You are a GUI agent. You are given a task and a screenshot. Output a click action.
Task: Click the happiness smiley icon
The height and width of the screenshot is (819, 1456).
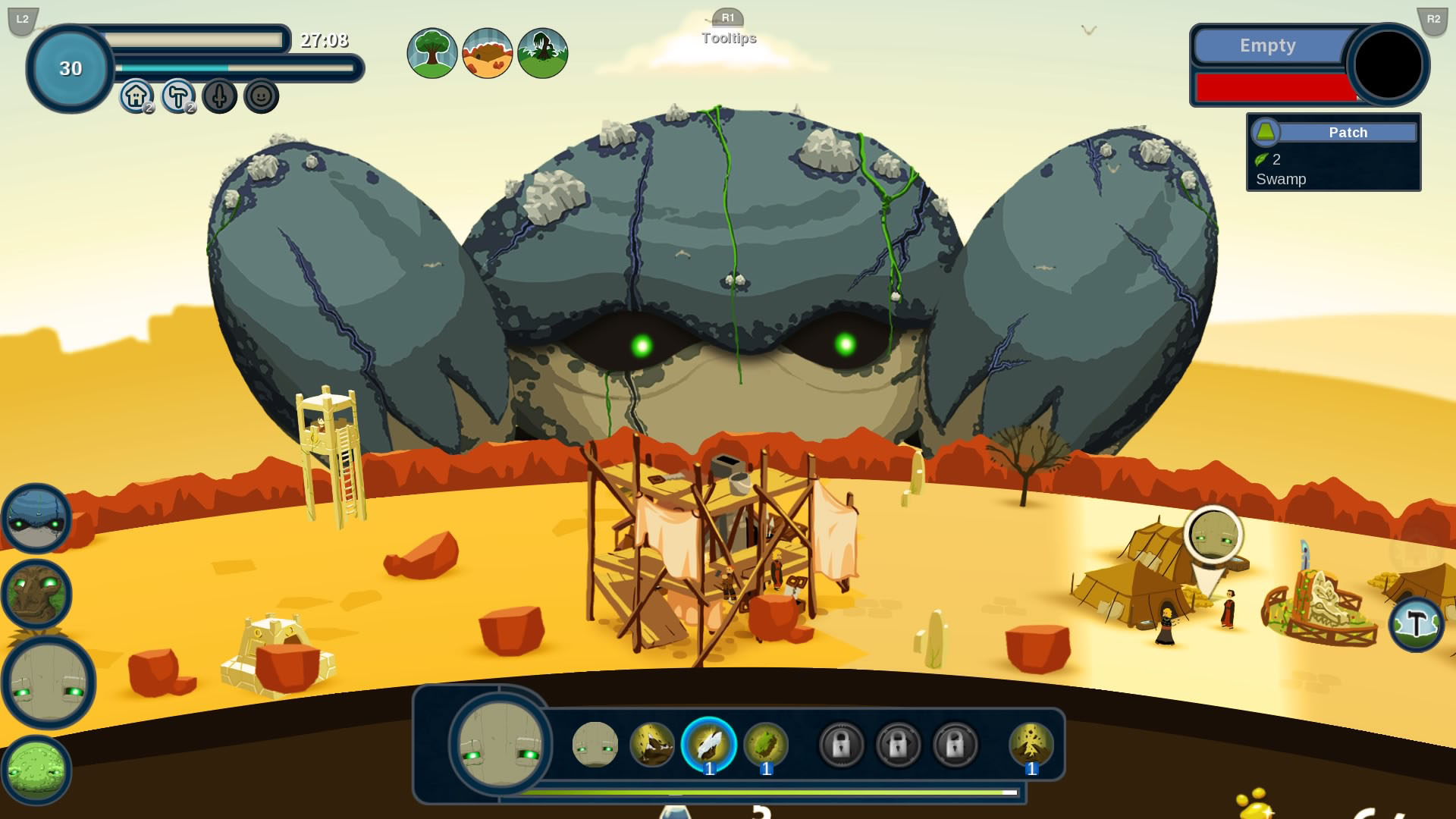pos(261,96)
